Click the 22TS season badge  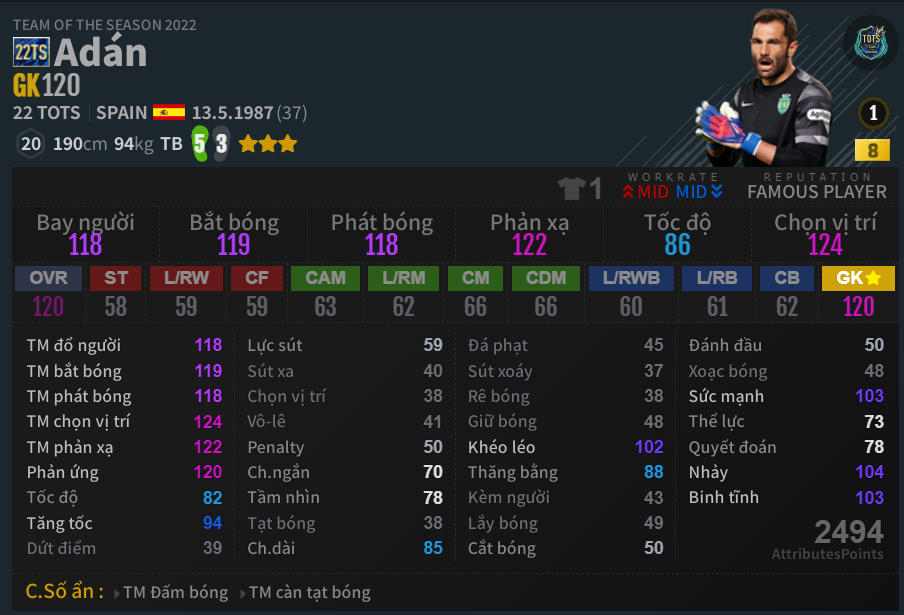tap(31, 52)
